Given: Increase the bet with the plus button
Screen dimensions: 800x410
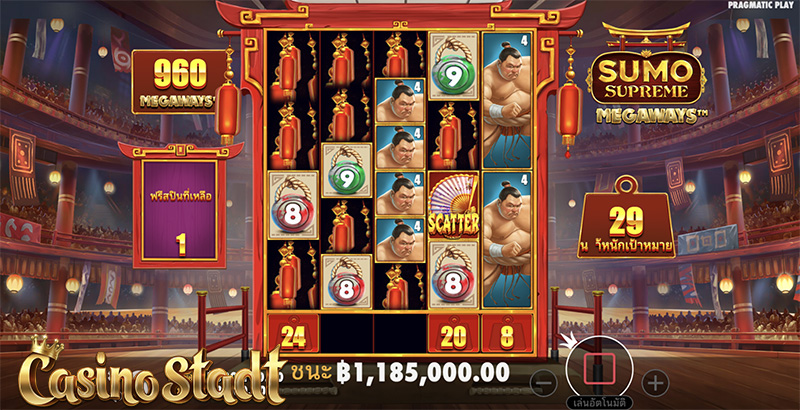Looking at the screenshot, I should (x=655, y=381).
